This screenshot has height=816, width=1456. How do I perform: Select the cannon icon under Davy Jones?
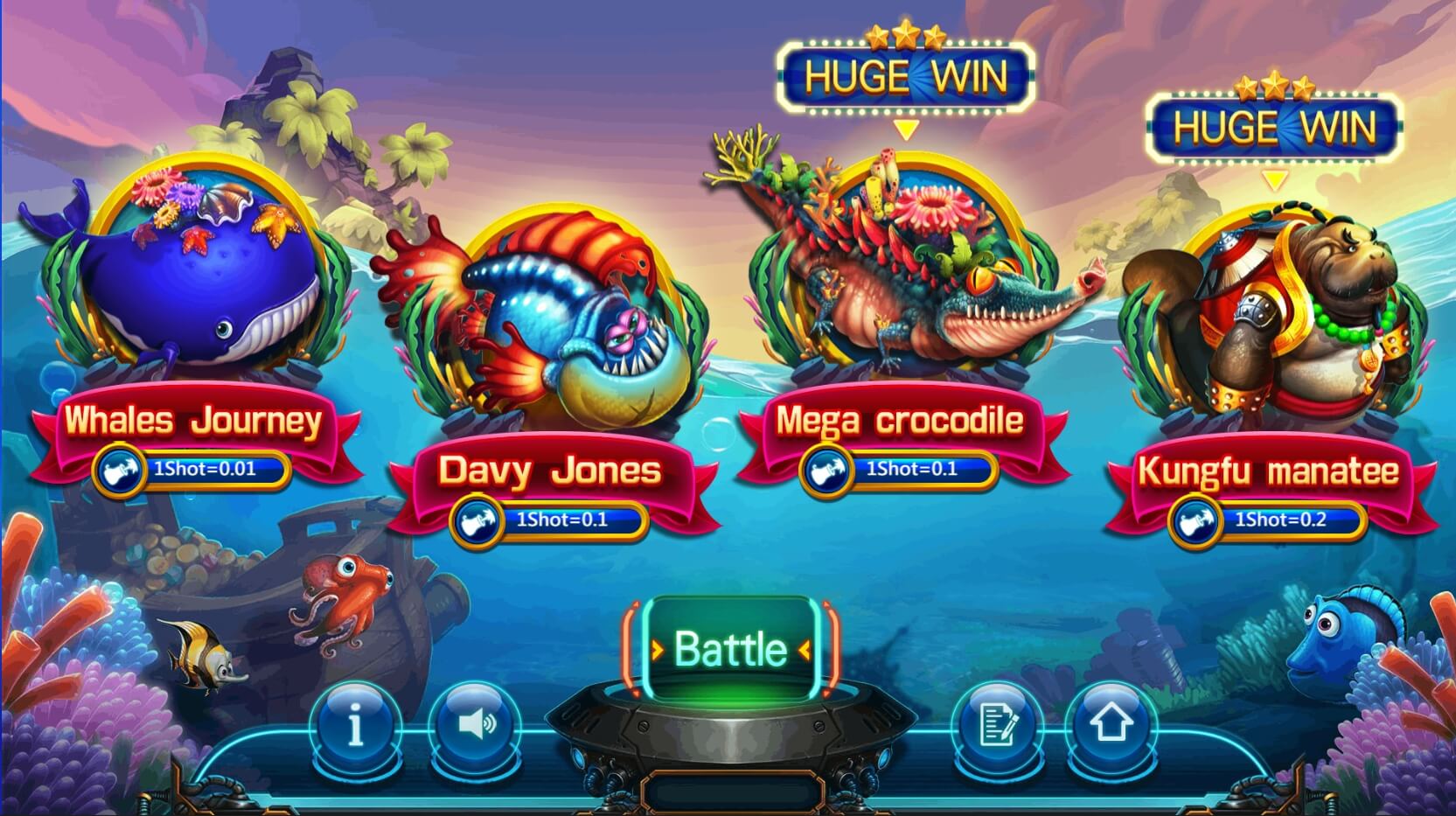476,518
